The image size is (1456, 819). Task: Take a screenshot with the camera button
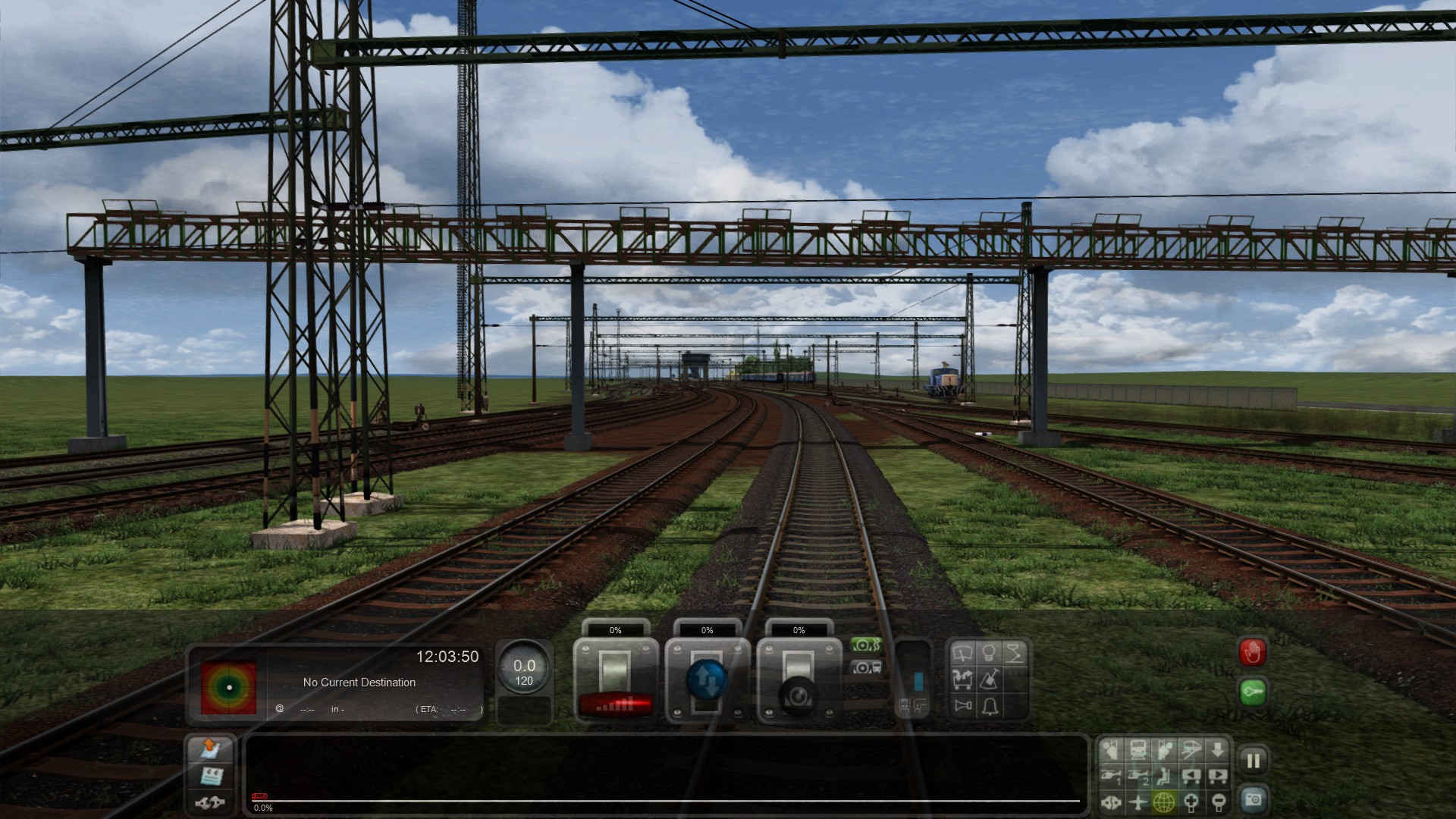1253,799
